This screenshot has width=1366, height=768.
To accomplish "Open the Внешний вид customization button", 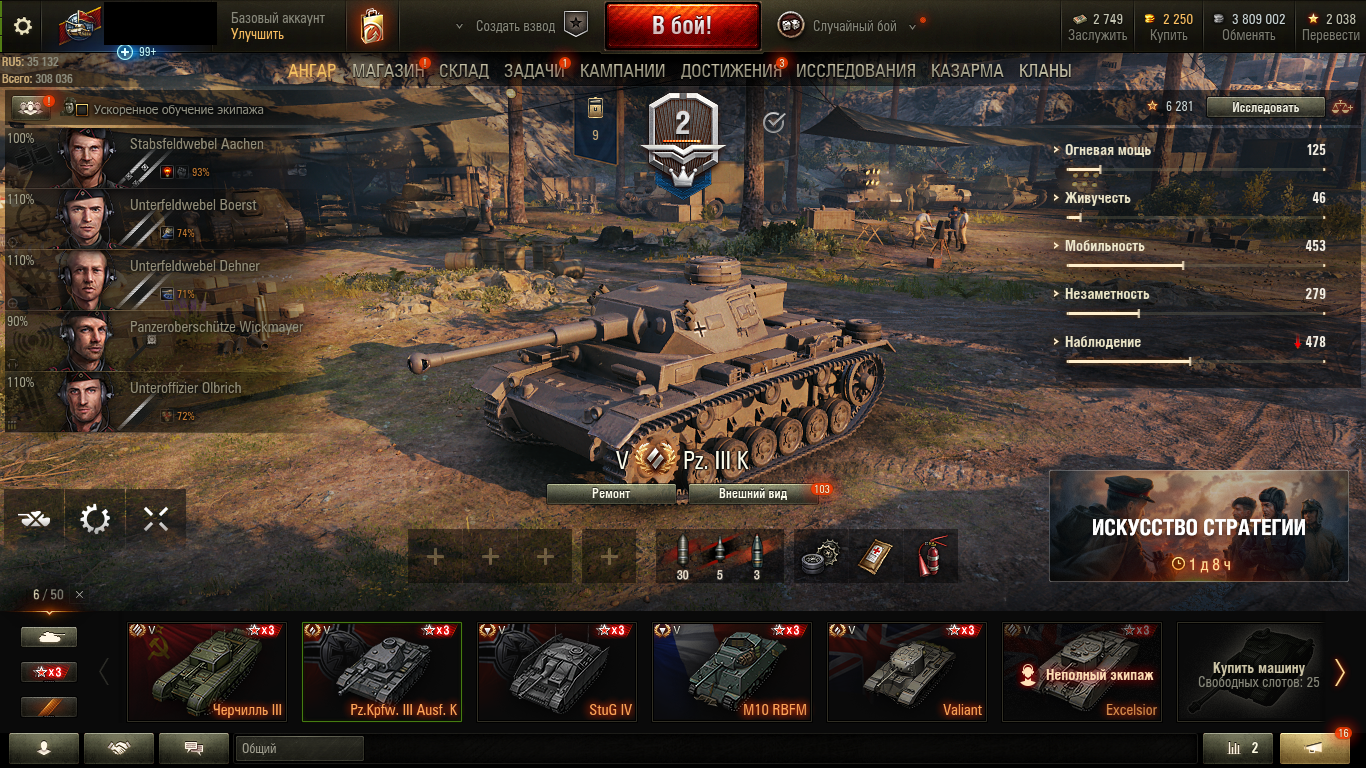I will coord(753,493).
